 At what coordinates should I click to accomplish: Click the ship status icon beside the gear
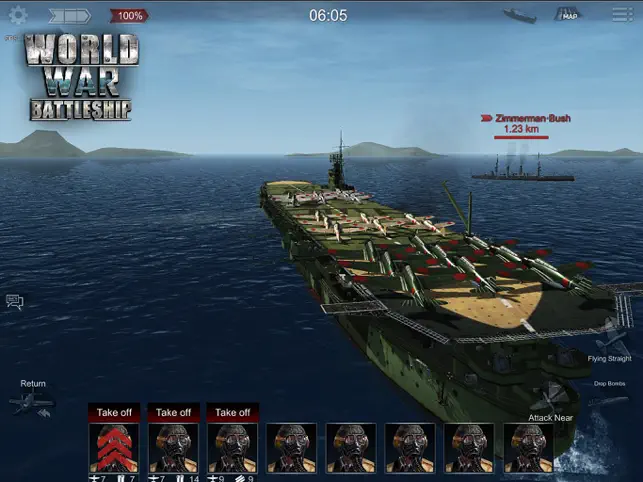pyautogui.click(x=70, y=15)
